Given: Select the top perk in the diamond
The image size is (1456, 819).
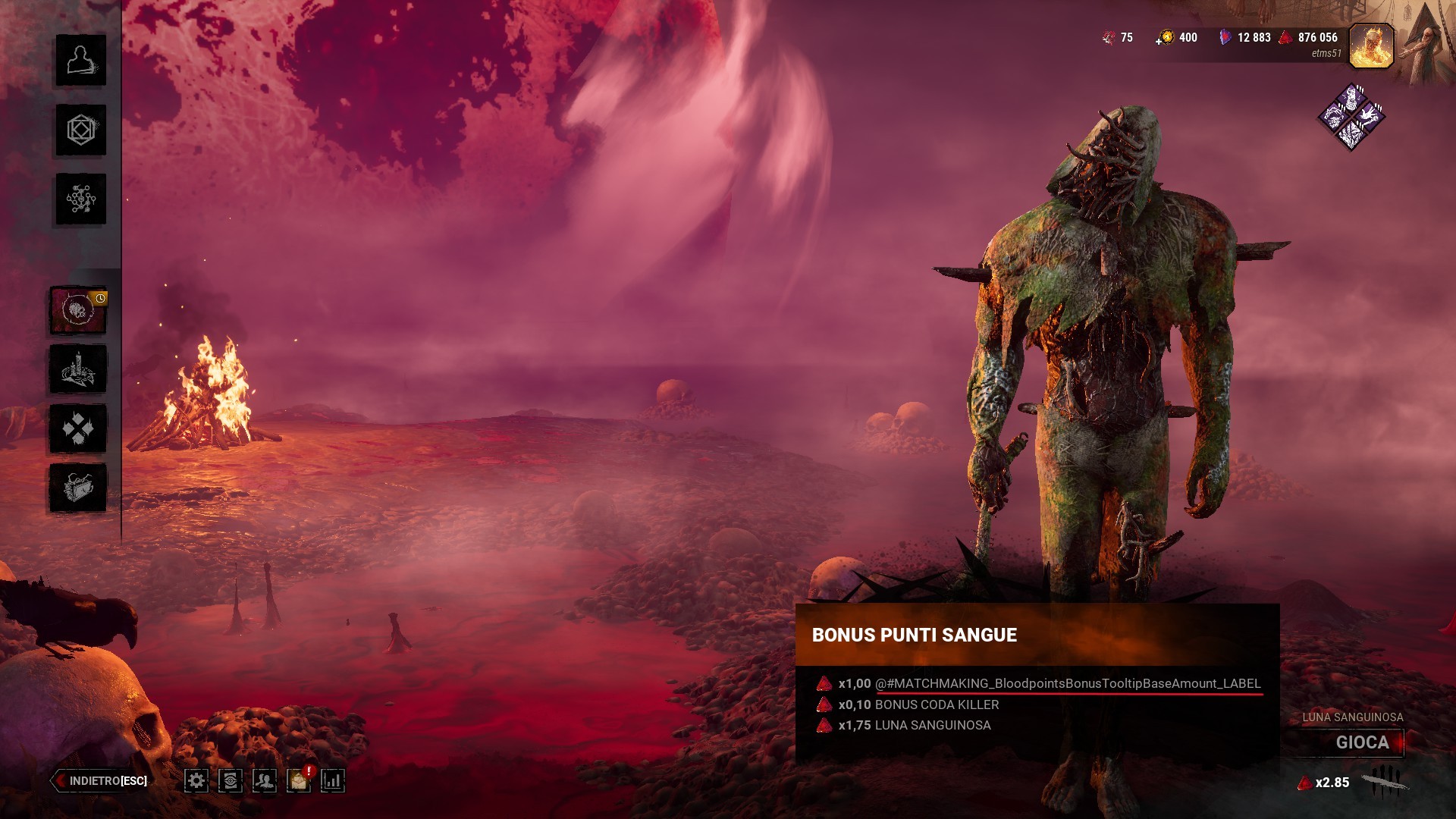Looking at the screenshot, I should pos(1351,98).
